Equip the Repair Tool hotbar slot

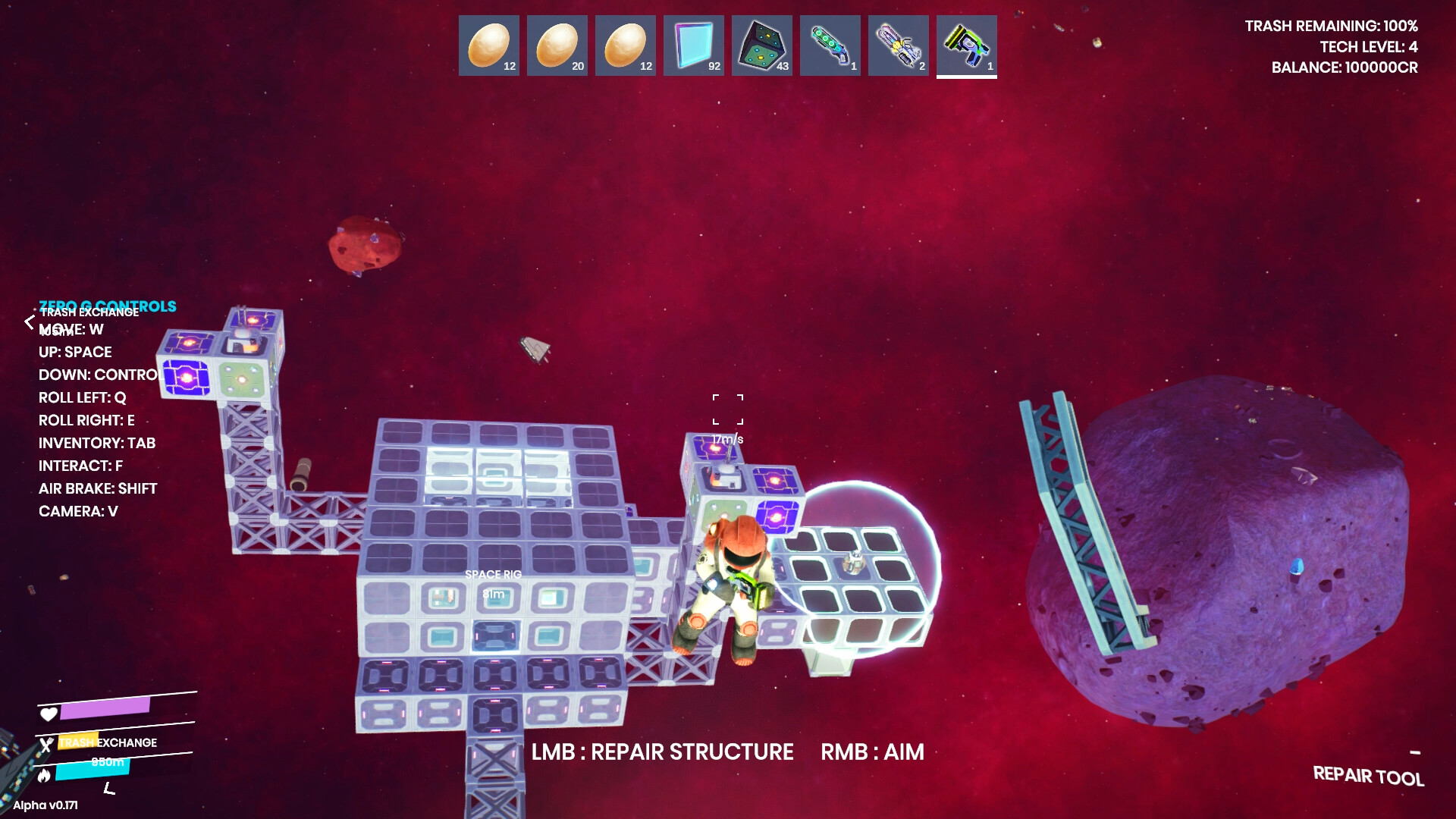tap(966, 45)
